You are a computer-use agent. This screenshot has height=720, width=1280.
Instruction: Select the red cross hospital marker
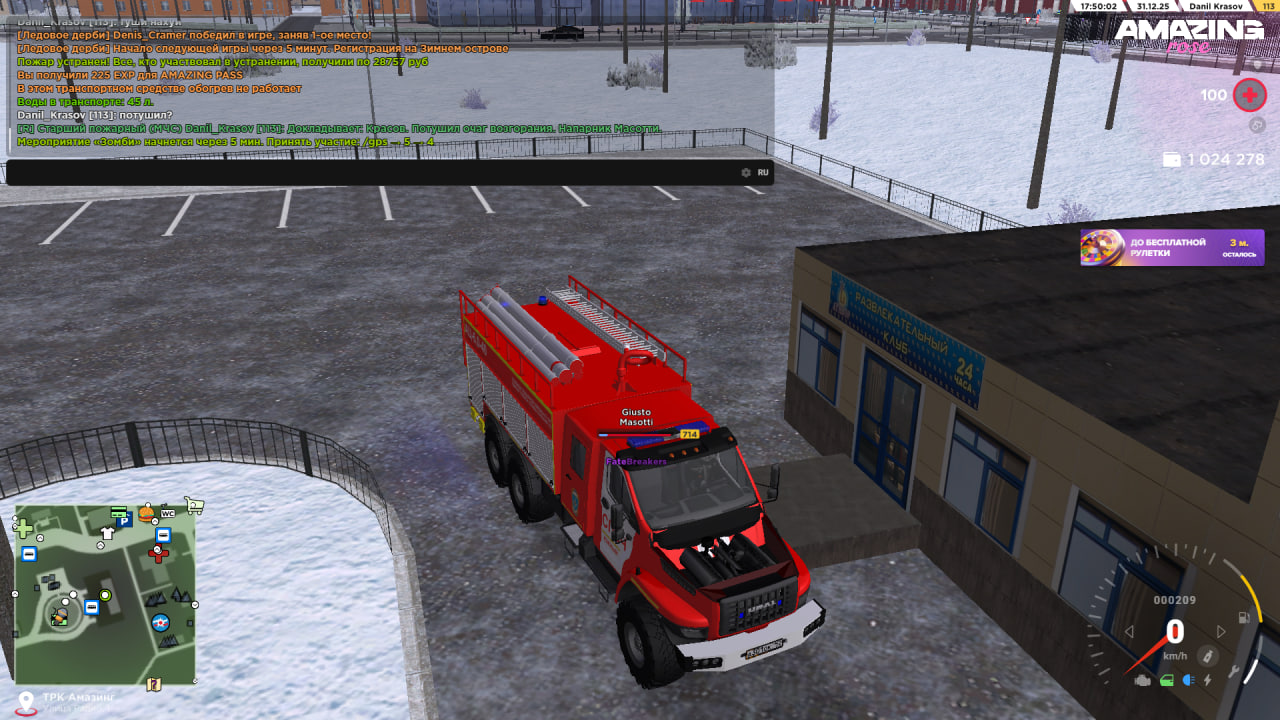(158, 554)
